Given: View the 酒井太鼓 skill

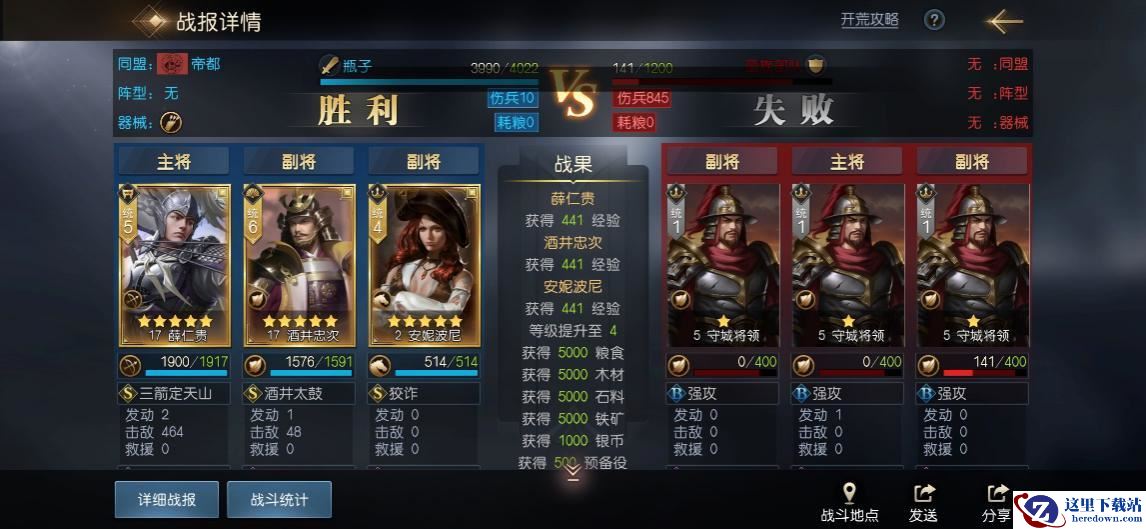Looking at the screenshot, I should (x=299, y=393).
